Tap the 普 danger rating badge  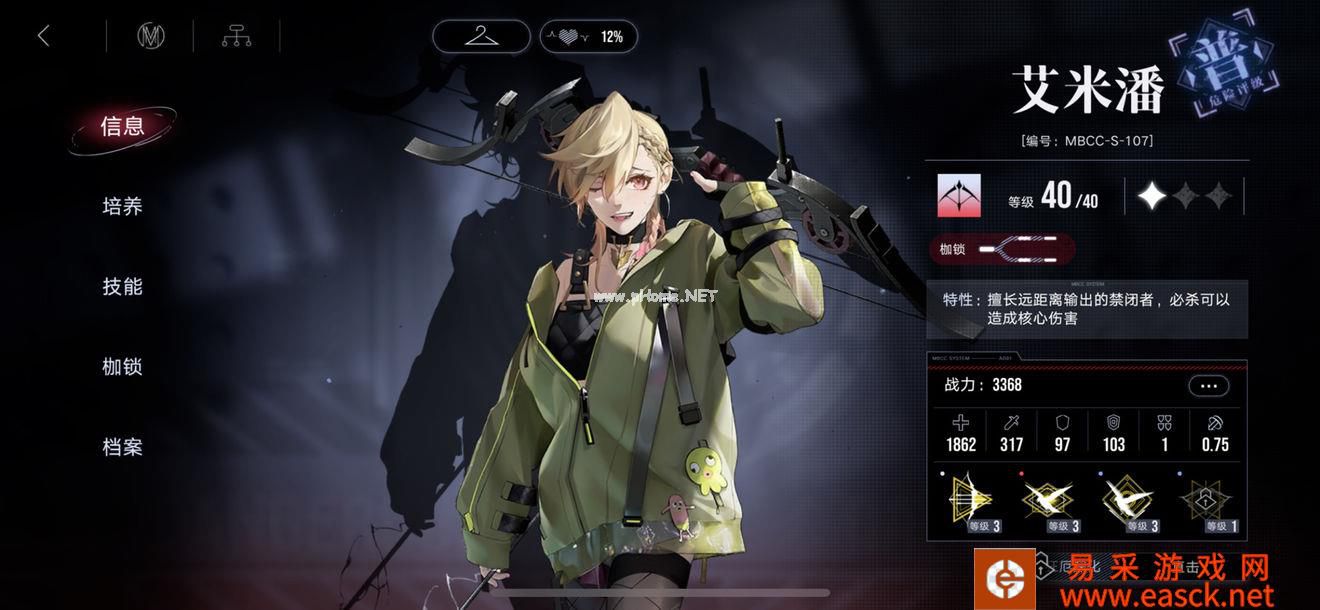[1227, 73]
